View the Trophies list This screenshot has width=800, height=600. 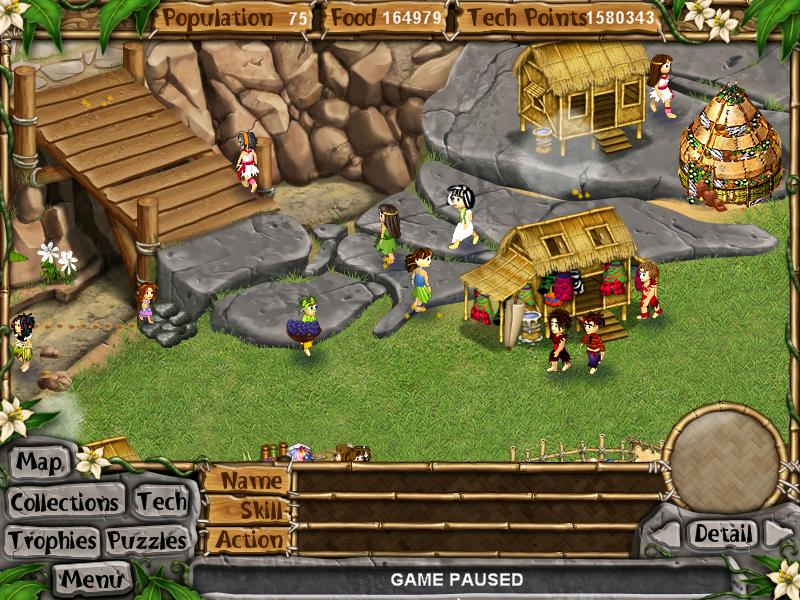pos(53,541)
